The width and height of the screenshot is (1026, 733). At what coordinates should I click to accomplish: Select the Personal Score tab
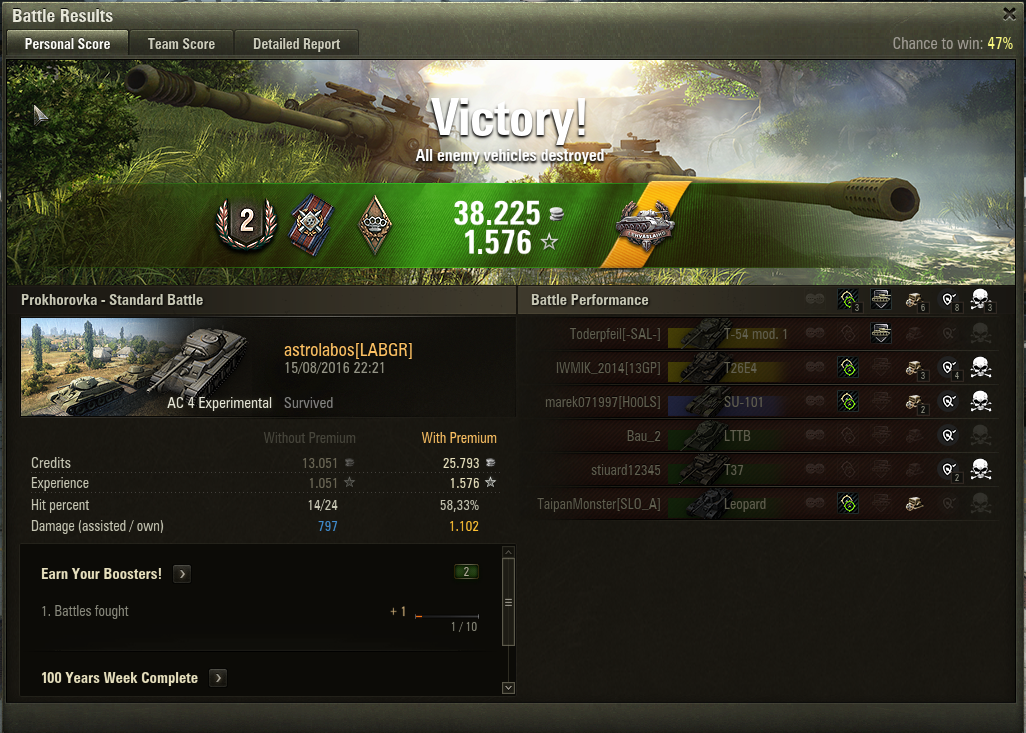pyautogui.click(x=67, y=44)
